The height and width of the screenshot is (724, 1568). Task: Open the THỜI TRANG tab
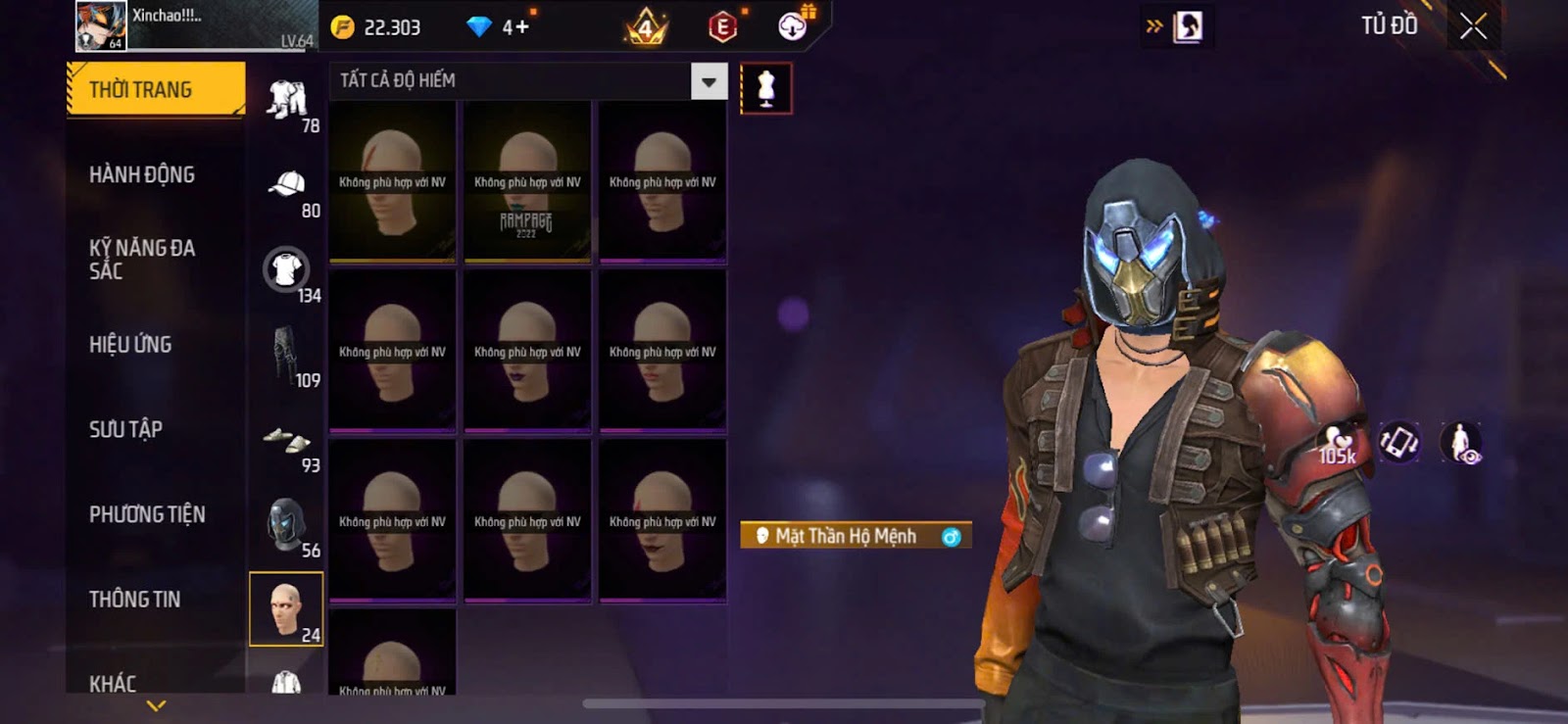155,90
